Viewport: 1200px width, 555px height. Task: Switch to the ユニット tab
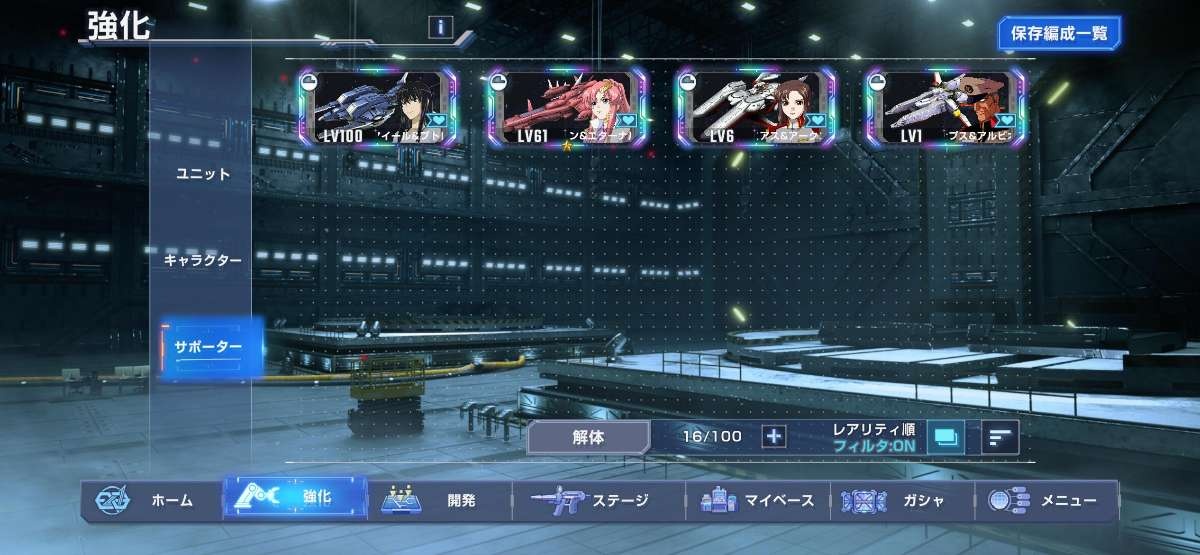click(203, 174)
